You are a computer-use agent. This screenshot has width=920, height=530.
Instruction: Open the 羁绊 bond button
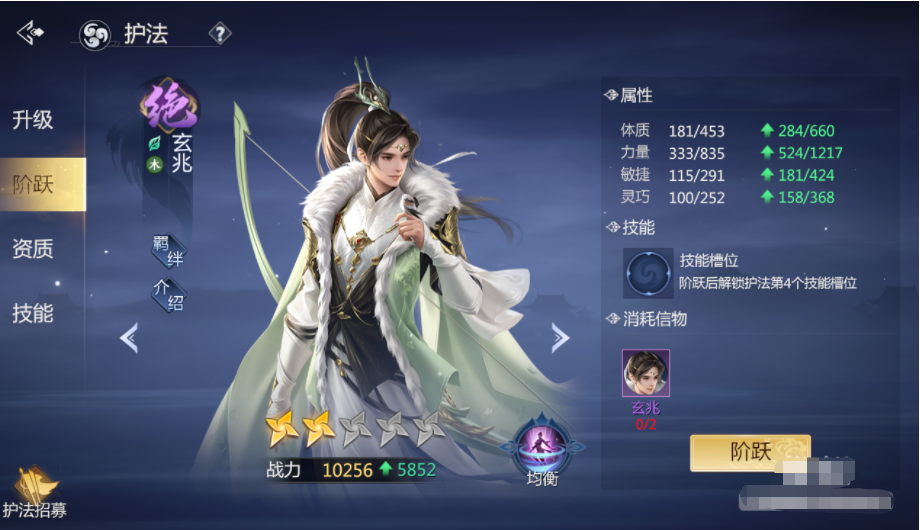168,251
